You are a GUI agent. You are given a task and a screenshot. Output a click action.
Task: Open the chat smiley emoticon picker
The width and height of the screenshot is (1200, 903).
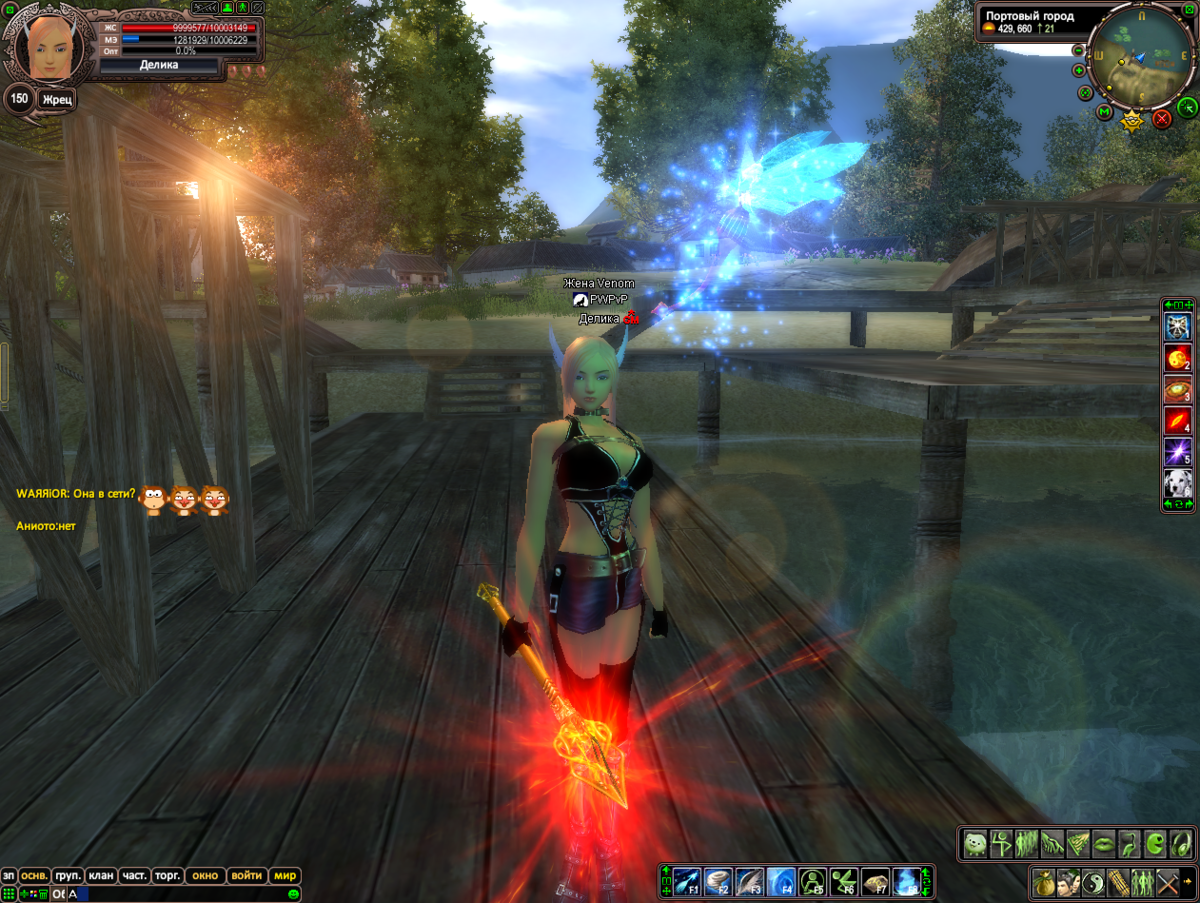(294, 894)
